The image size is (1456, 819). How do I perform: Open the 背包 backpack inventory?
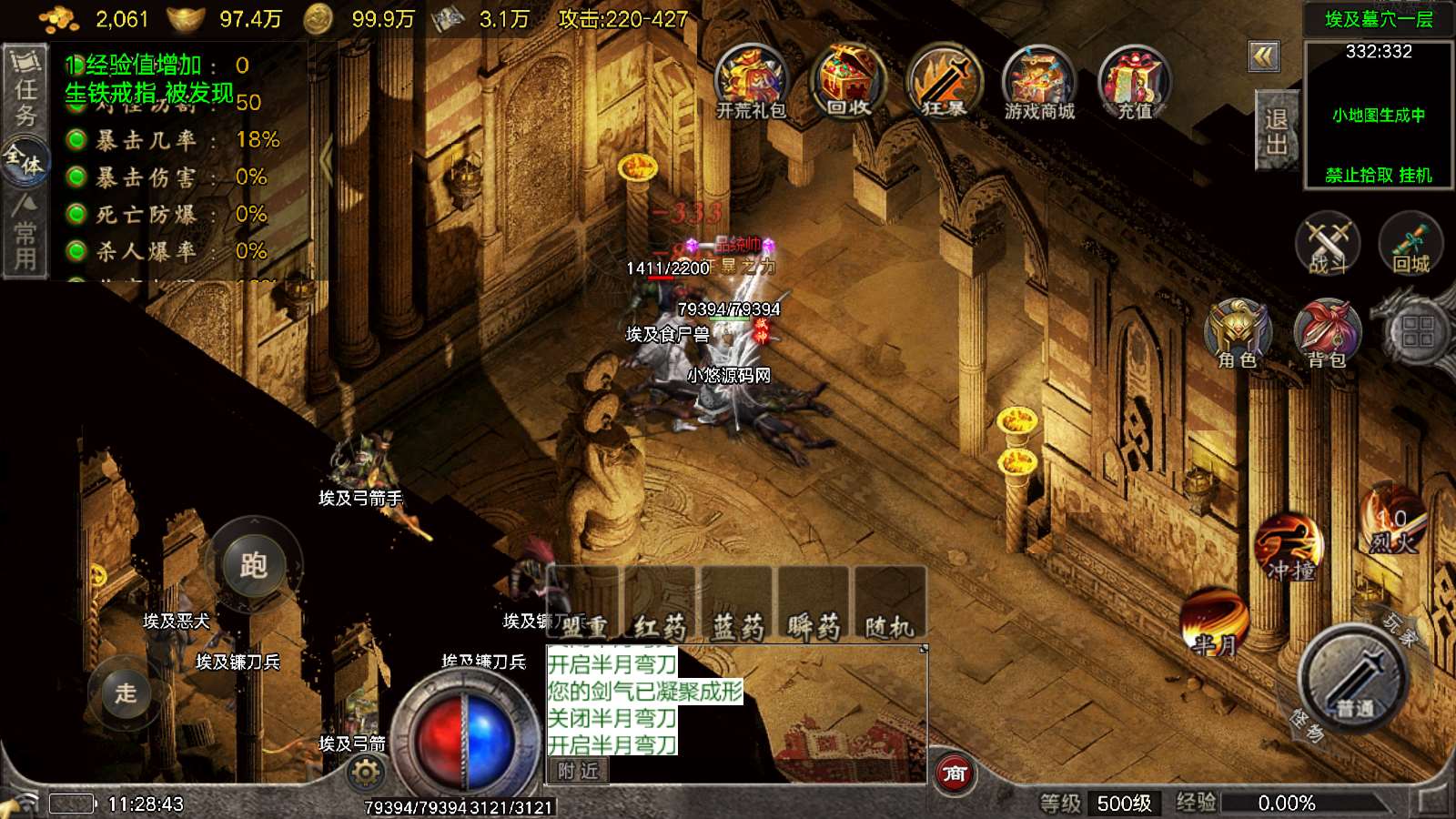point(1327,334)
